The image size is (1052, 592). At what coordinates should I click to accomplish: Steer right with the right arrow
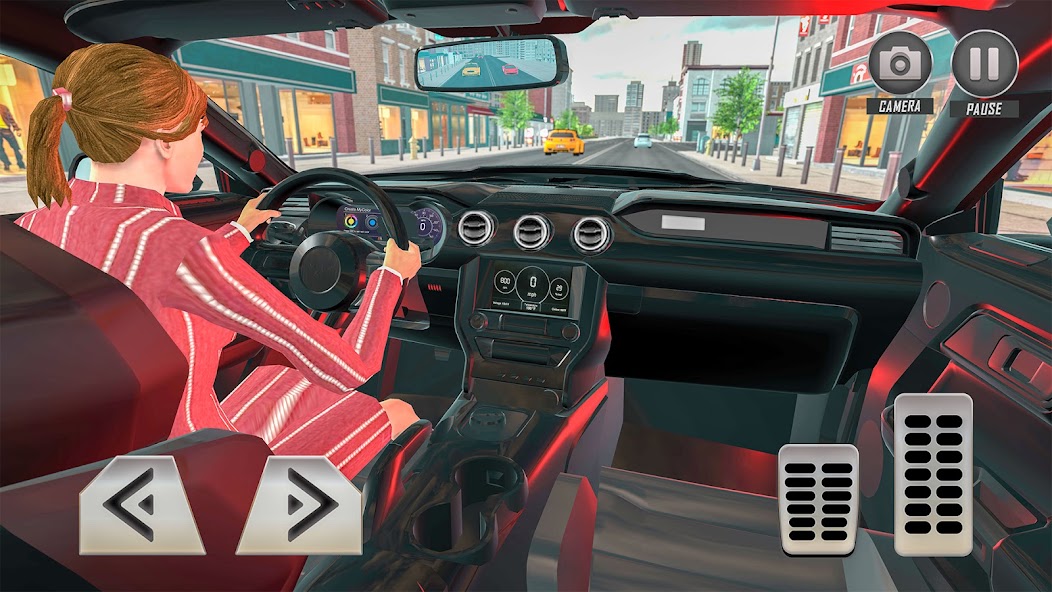[x=300, y=505]
